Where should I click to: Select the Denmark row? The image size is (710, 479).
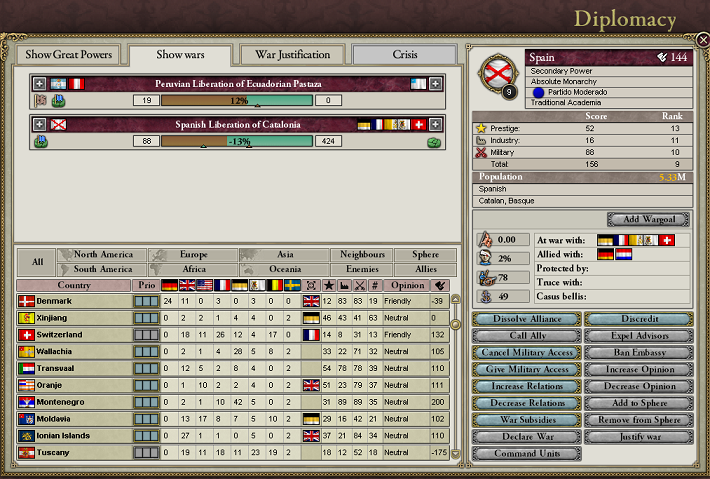tap(54, 301)
